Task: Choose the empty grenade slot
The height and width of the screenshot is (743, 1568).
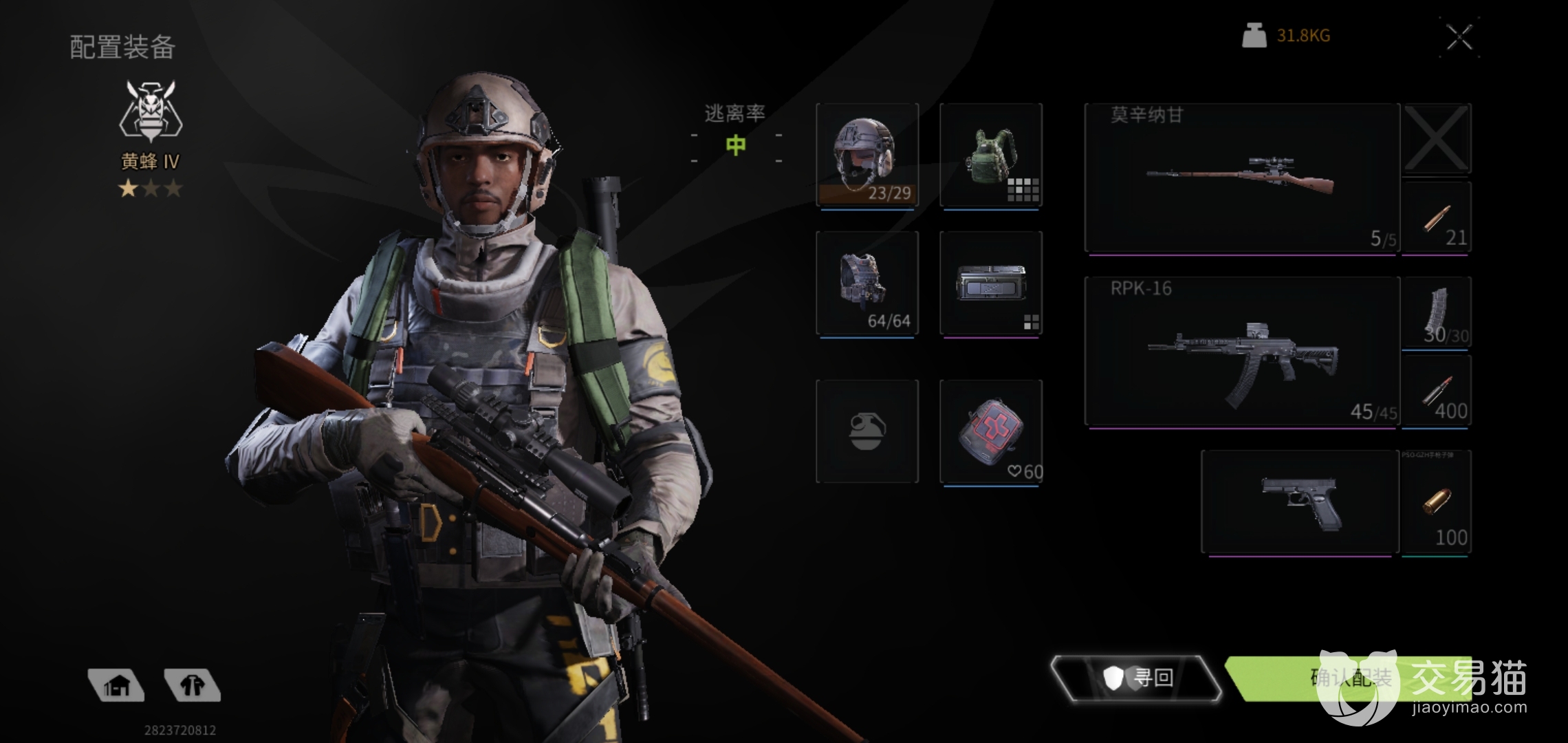Action: (x=867, y=431)
